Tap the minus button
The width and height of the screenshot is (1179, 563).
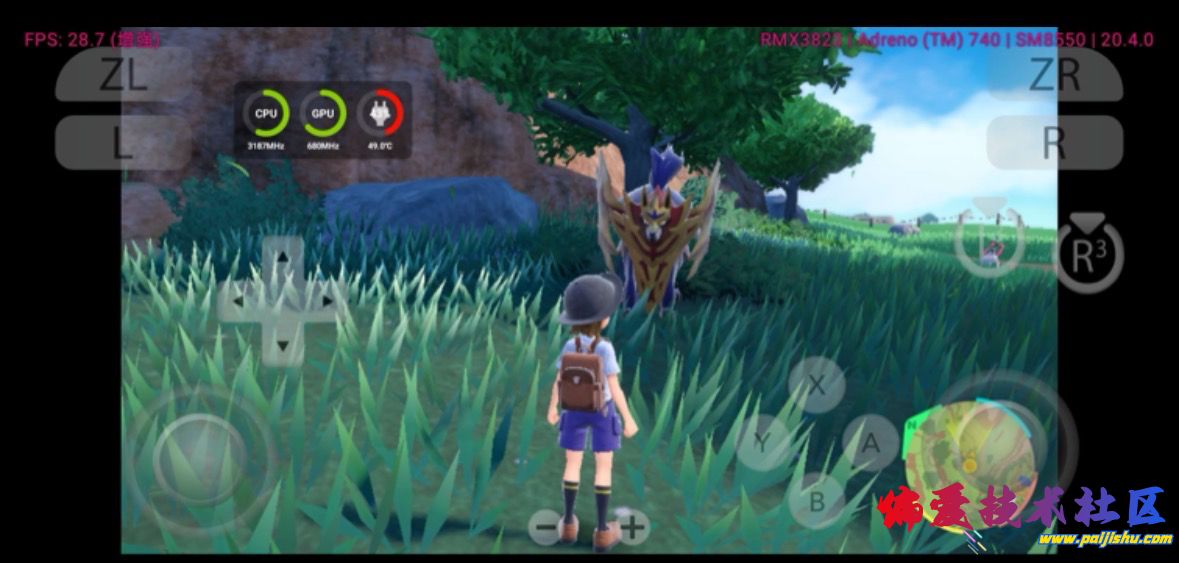point(545,526)
